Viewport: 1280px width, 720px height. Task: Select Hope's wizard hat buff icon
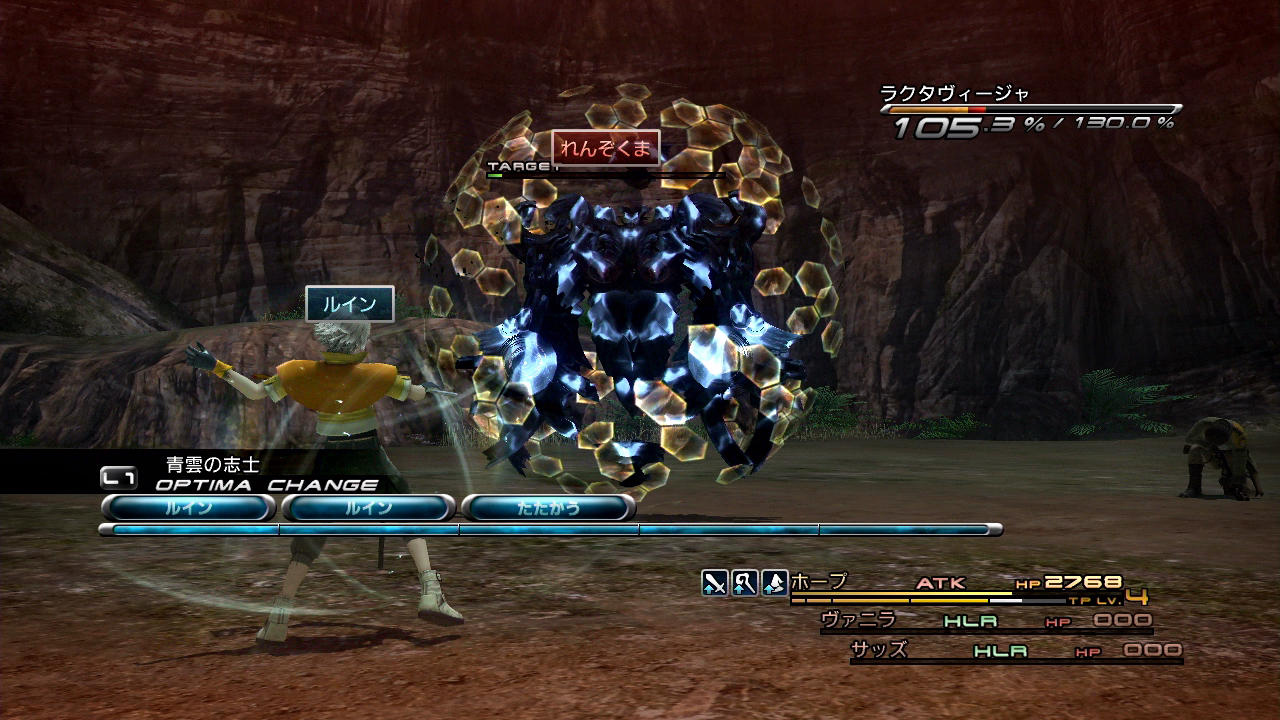(774, 583)
